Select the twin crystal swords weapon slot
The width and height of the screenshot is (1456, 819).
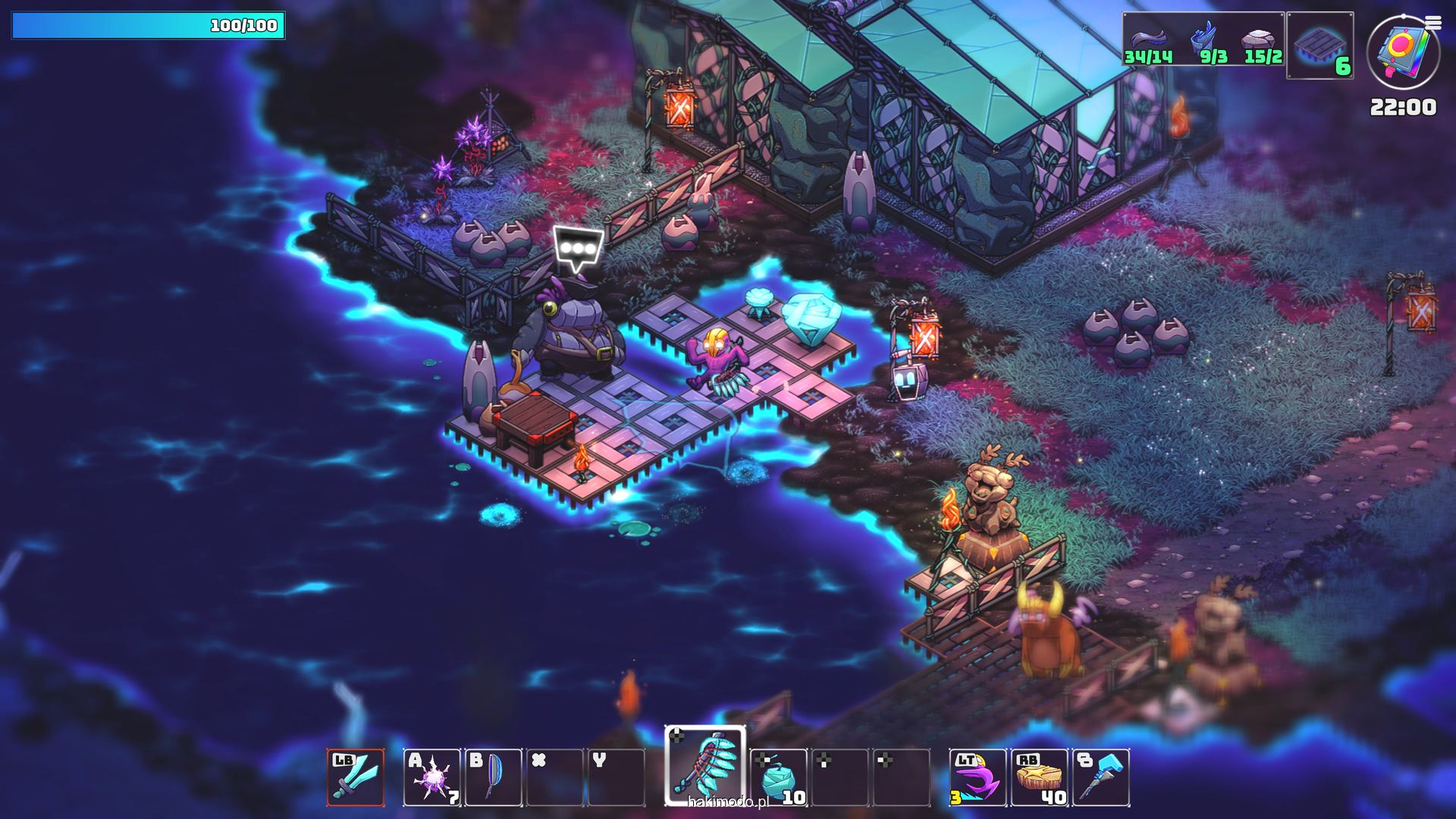pos(356,777)
